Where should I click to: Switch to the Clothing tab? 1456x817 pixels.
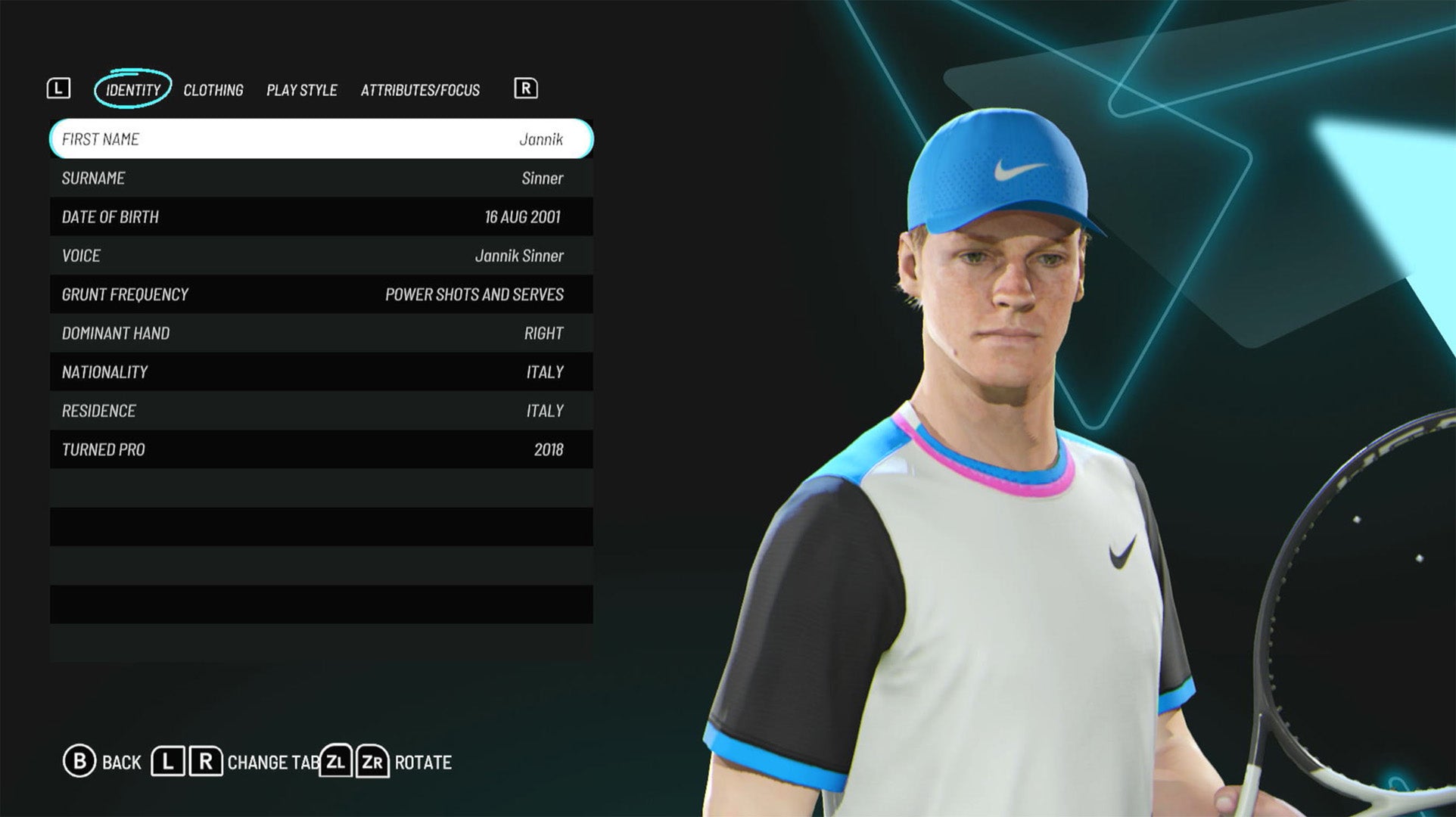pyautogui.click(x=214, y=90)
